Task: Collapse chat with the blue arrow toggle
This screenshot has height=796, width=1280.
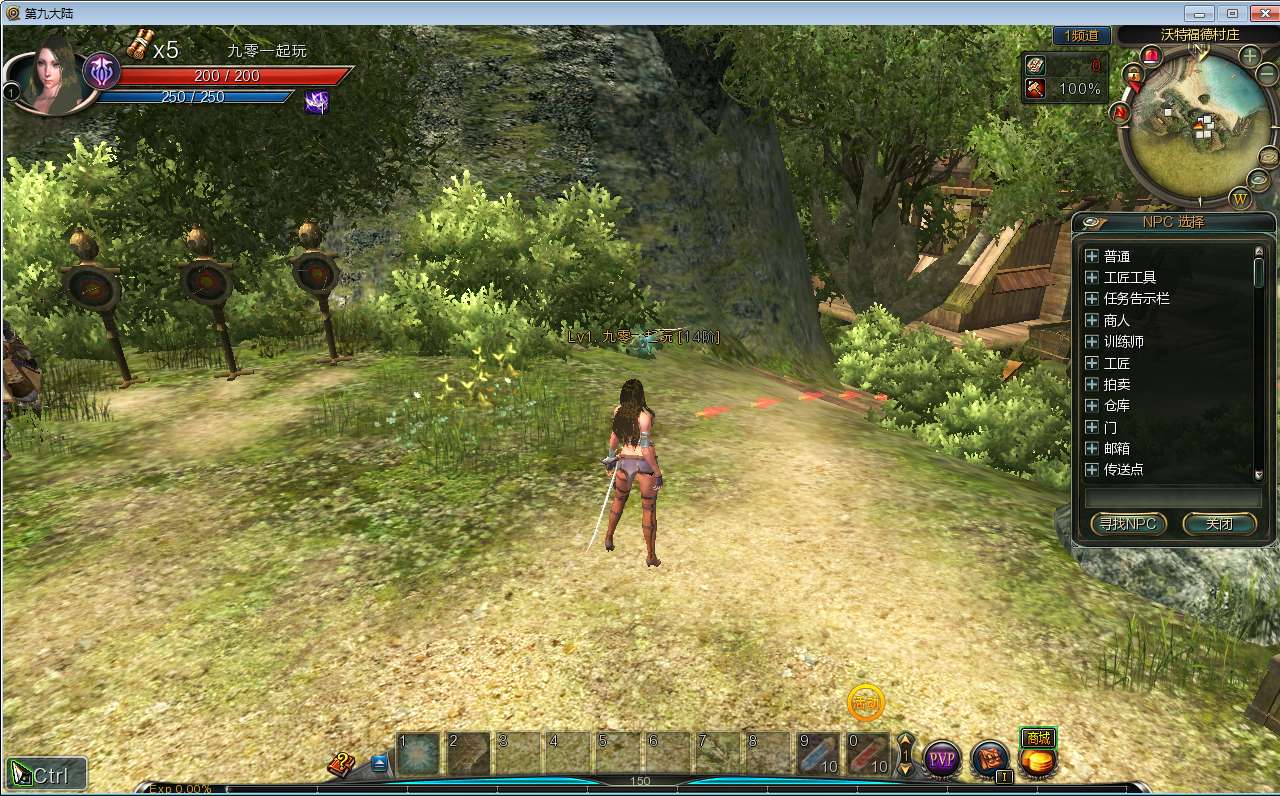Action: (379, 761)
